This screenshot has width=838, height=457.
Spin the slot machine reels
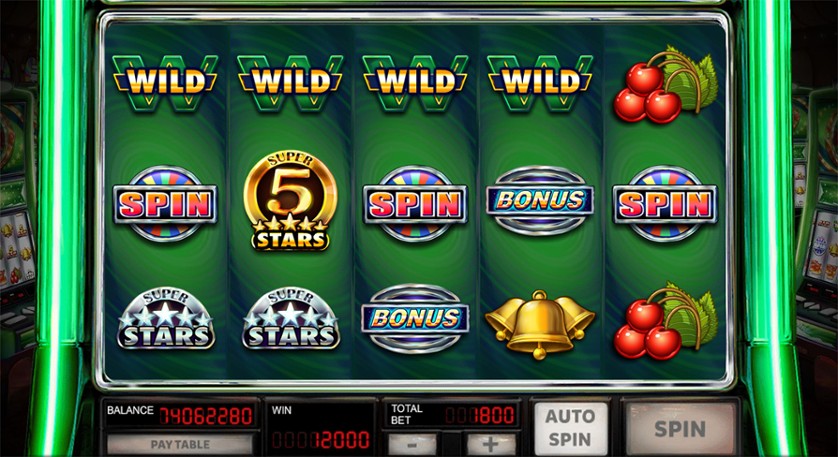point(680,429)
